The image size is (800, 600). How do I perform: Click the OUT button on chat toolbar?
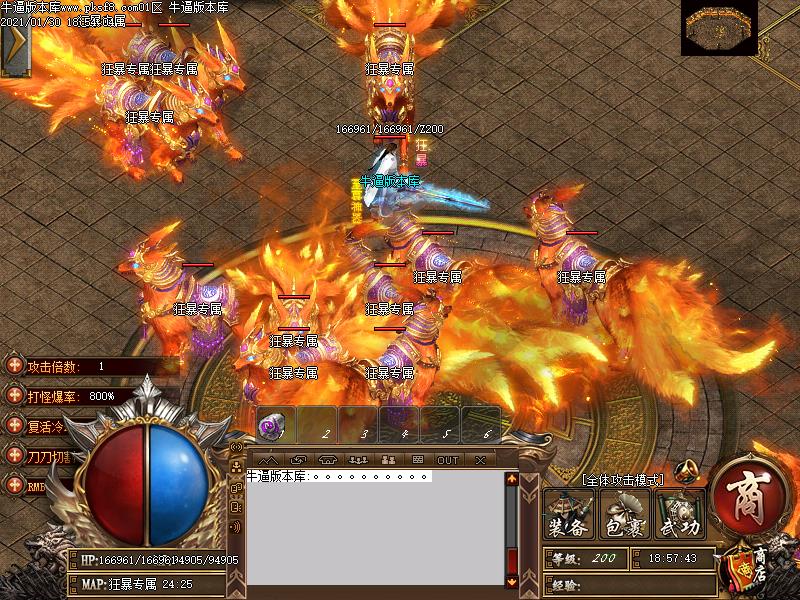click(x=448, y=460)
